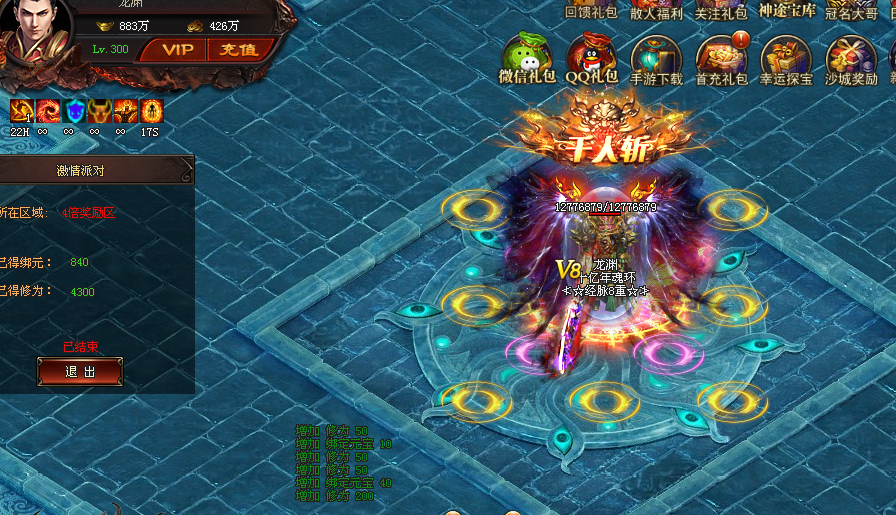The image size is (896, 515).
Task: Claim the 首充礼包 first-recharge pack
Action: [721, 58]
